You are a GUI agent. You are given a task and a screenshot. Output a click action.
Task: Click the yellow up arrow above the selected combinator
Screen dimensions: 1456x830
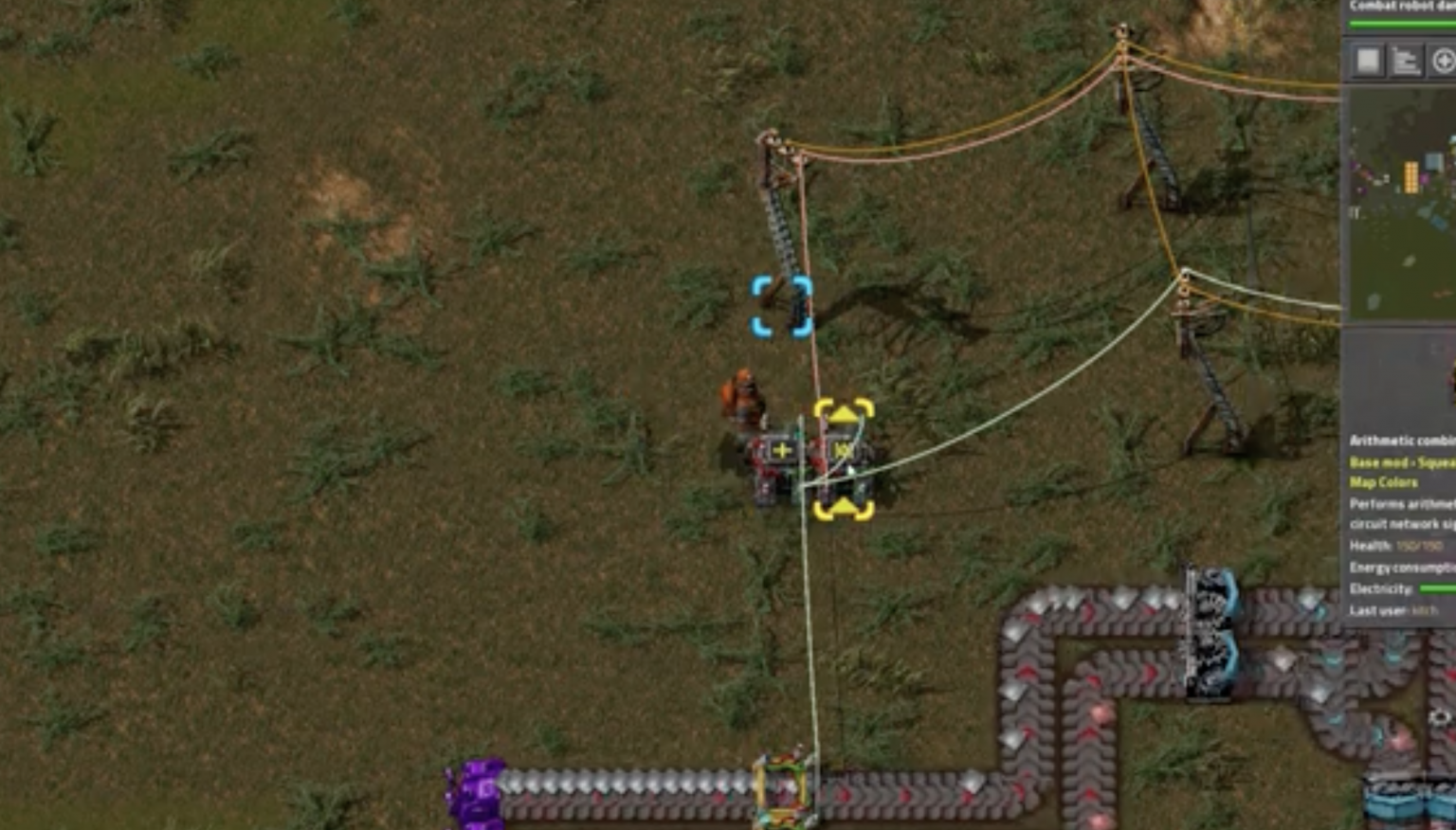point(842,412)
